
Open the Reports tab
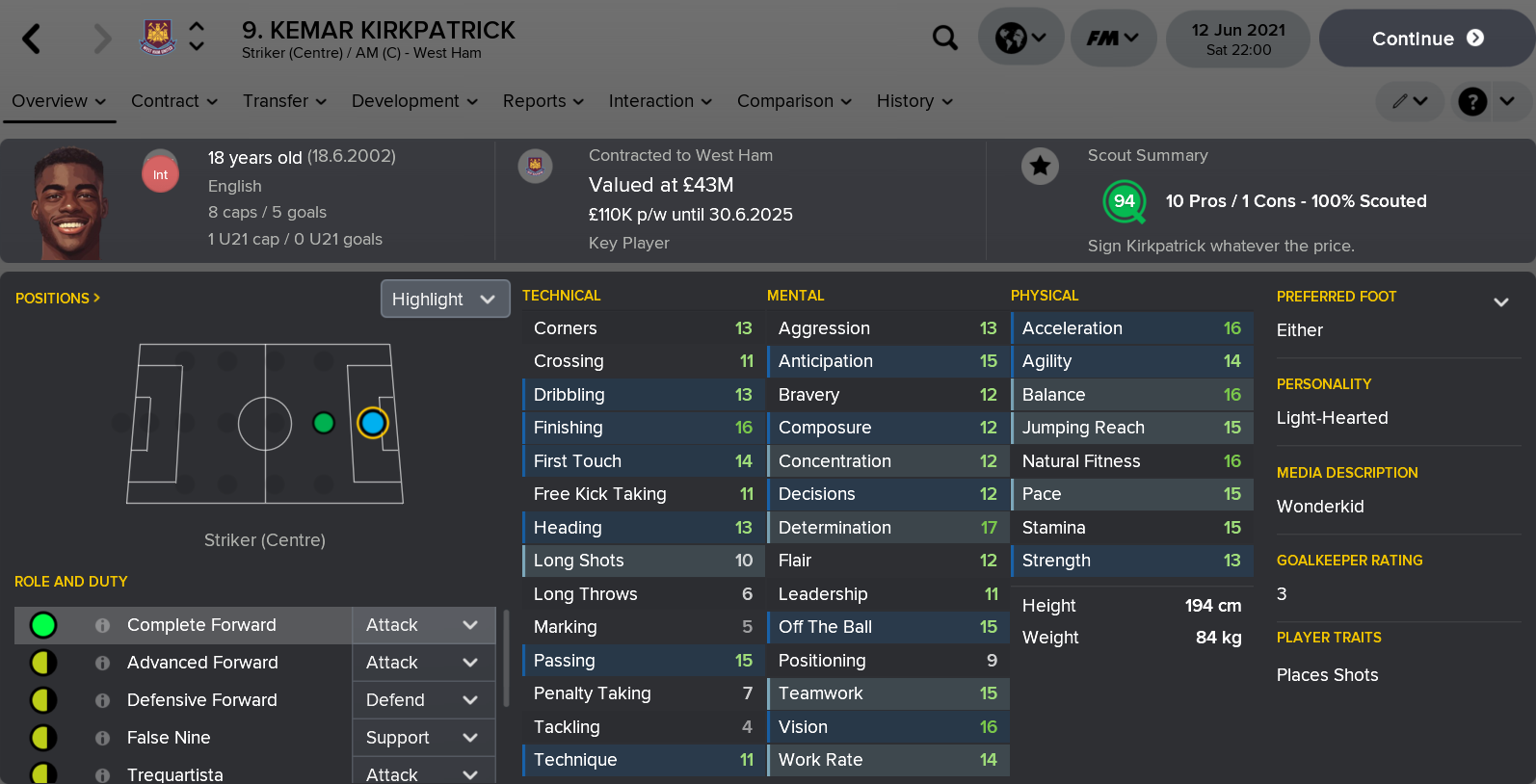tap(543, 101)
